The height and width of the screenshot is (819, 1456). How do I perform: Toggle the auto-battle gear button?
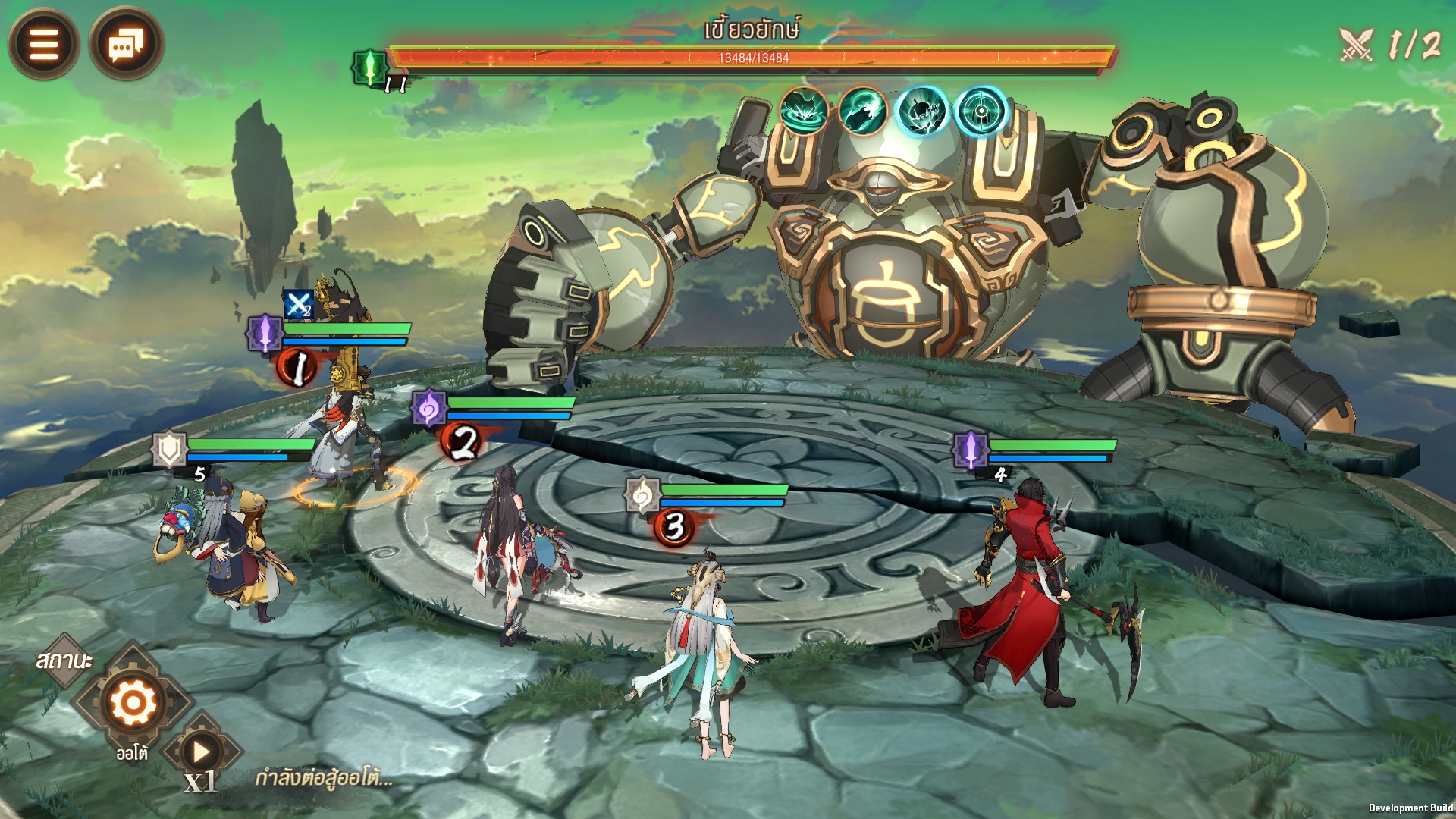[x=133, y=703]
